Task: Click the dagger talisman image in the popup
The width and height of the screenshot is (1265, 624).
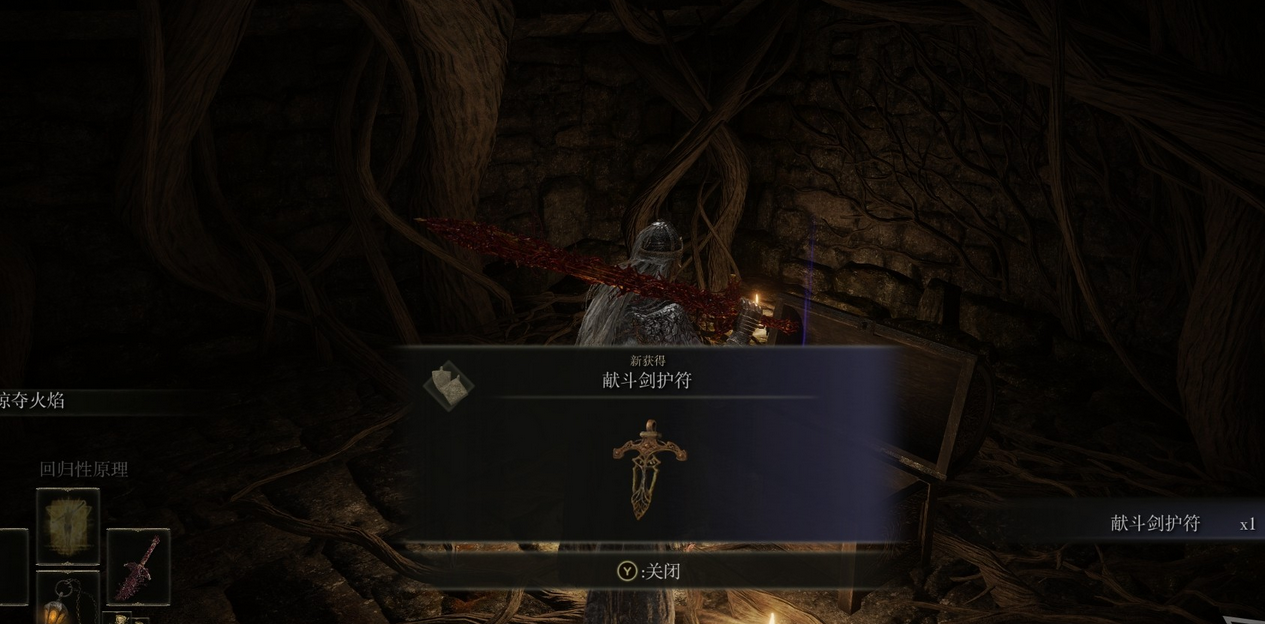Action: 649,468
